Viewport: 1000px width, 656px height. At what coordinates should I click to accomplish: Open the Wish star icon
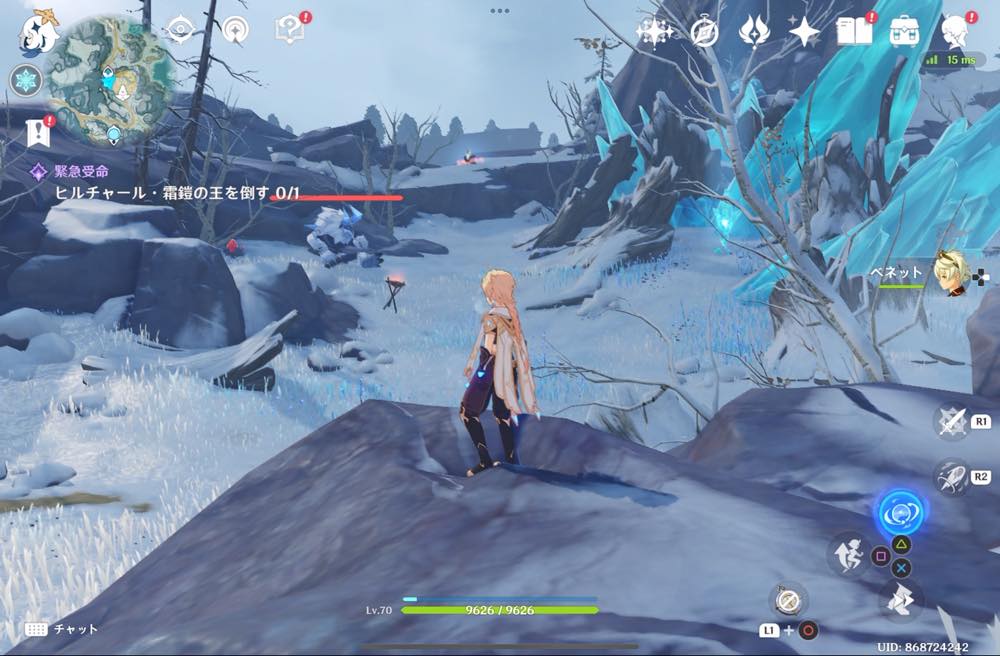point(654,32)
